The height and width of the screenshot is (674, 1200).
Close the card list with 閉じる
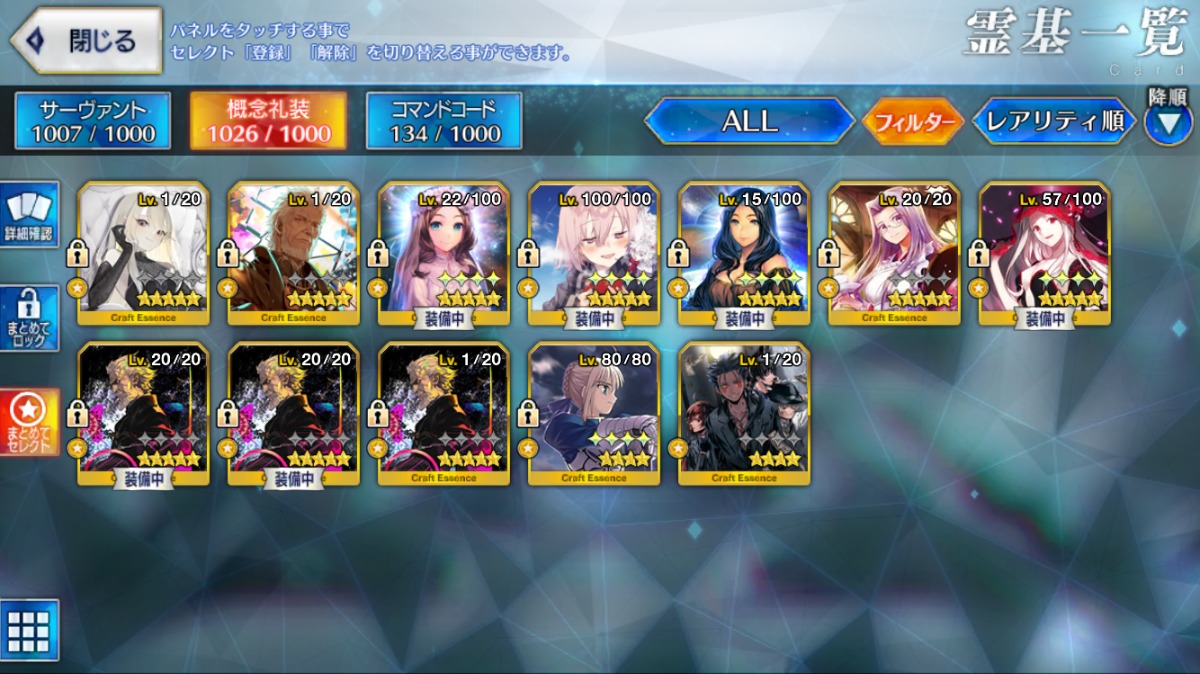88,41
